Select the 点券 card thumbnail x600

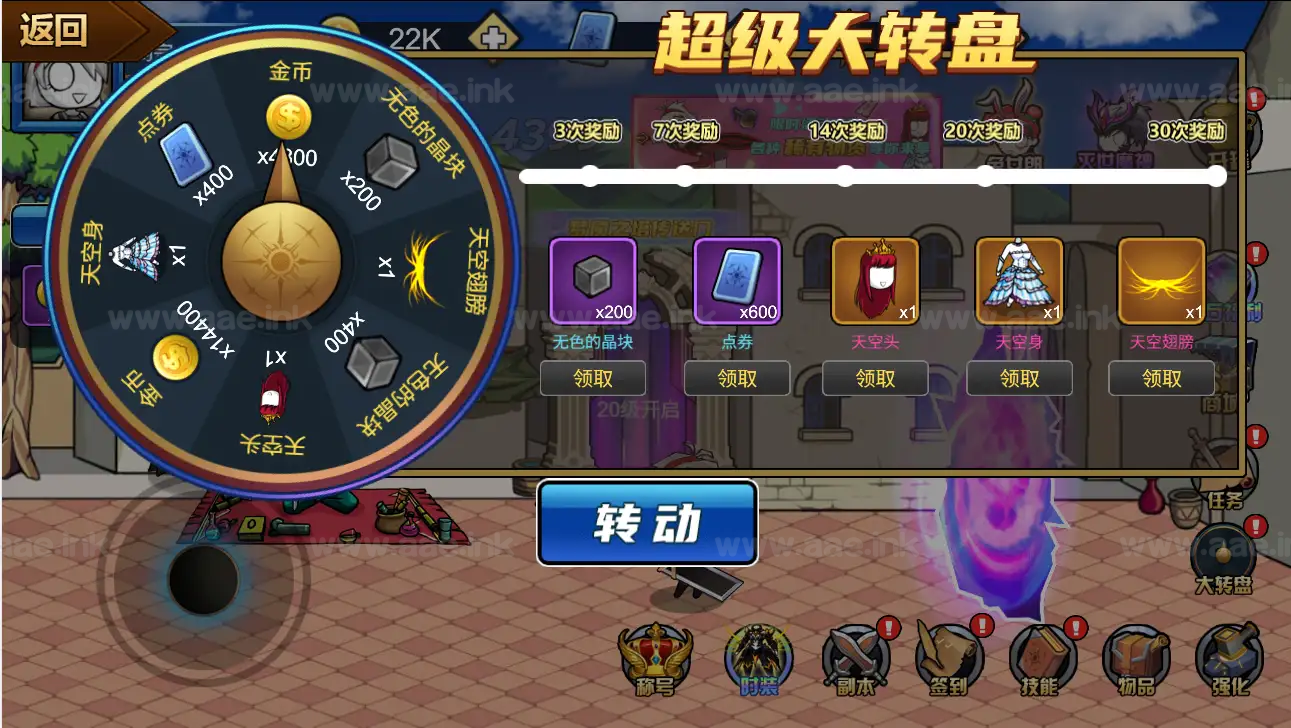(x=736, y=280)
